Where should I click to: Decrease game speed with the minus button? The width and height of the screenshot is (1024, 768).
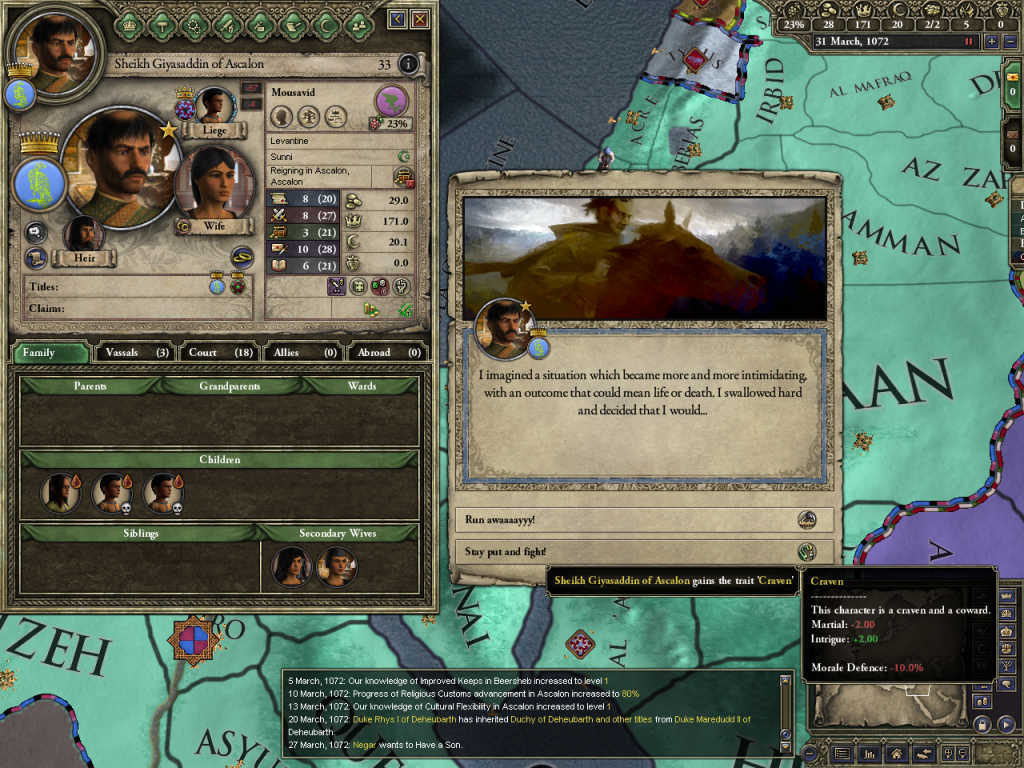click(x=1009, y=42)
